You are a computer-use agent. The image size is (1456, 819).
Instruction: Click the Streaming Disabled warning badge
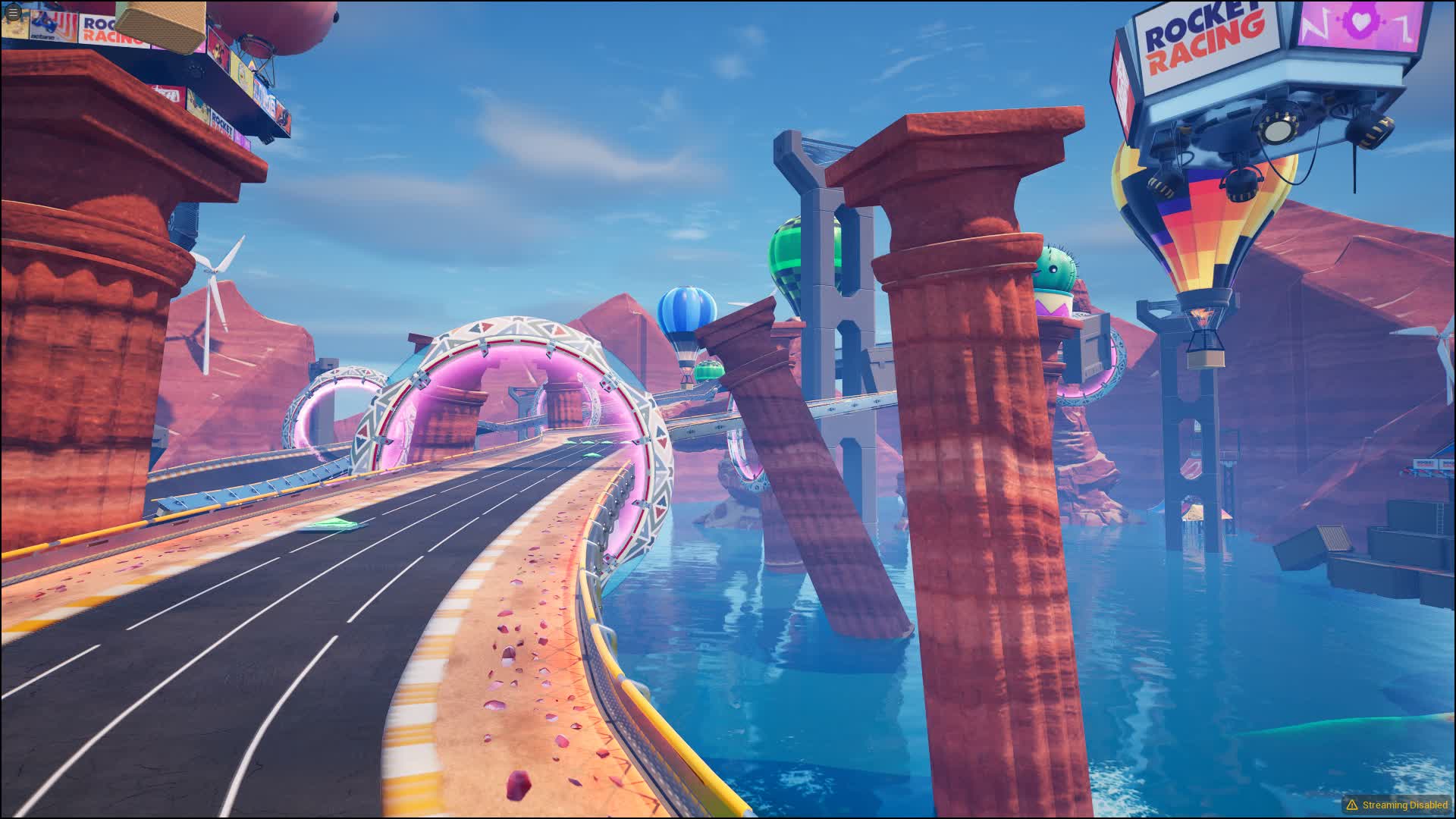[1397, 805]
